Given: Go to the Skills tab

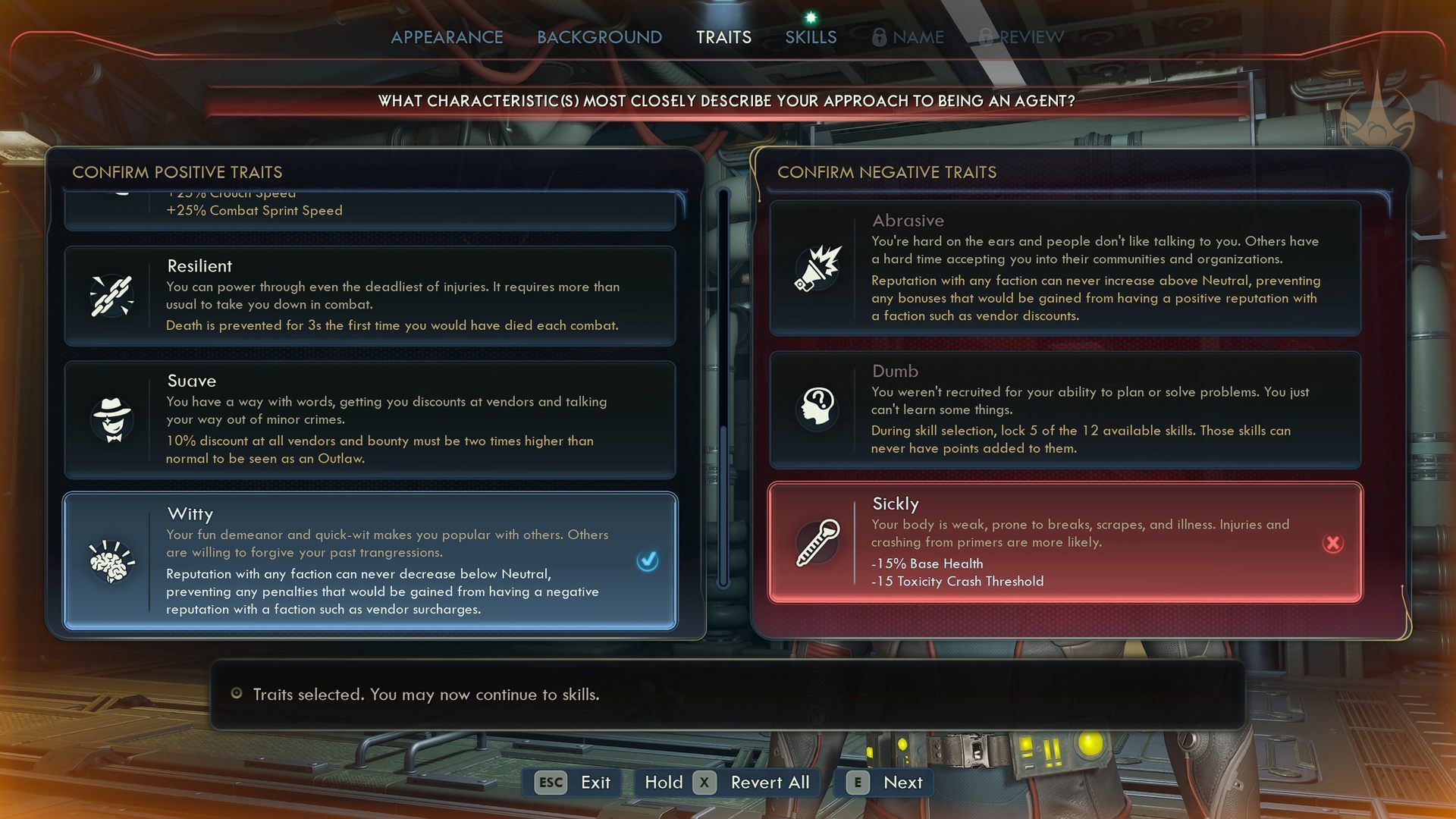Looking at the screenshot, I should coord(811,37).
